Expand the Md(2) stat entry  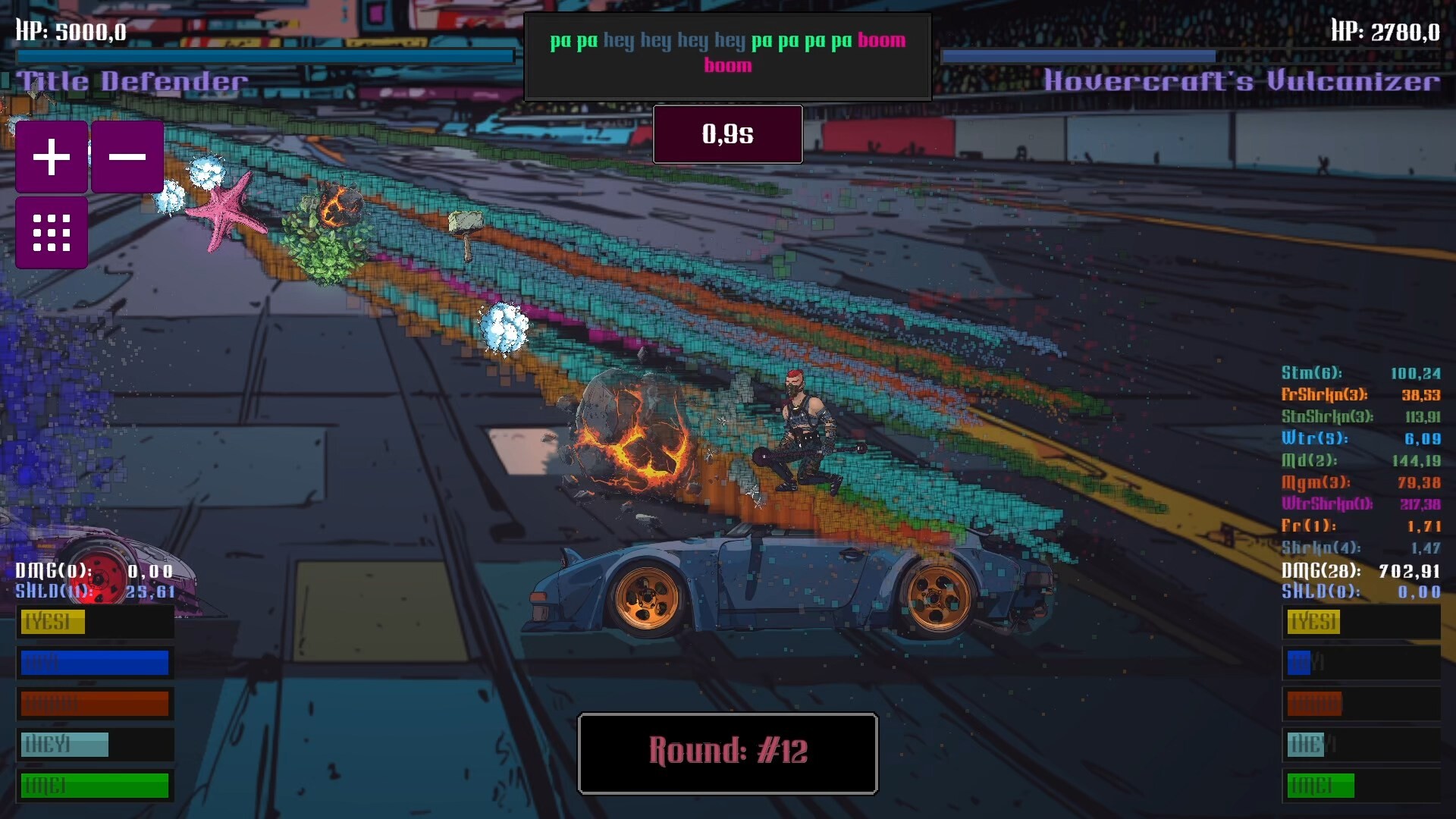[1357, 460]
